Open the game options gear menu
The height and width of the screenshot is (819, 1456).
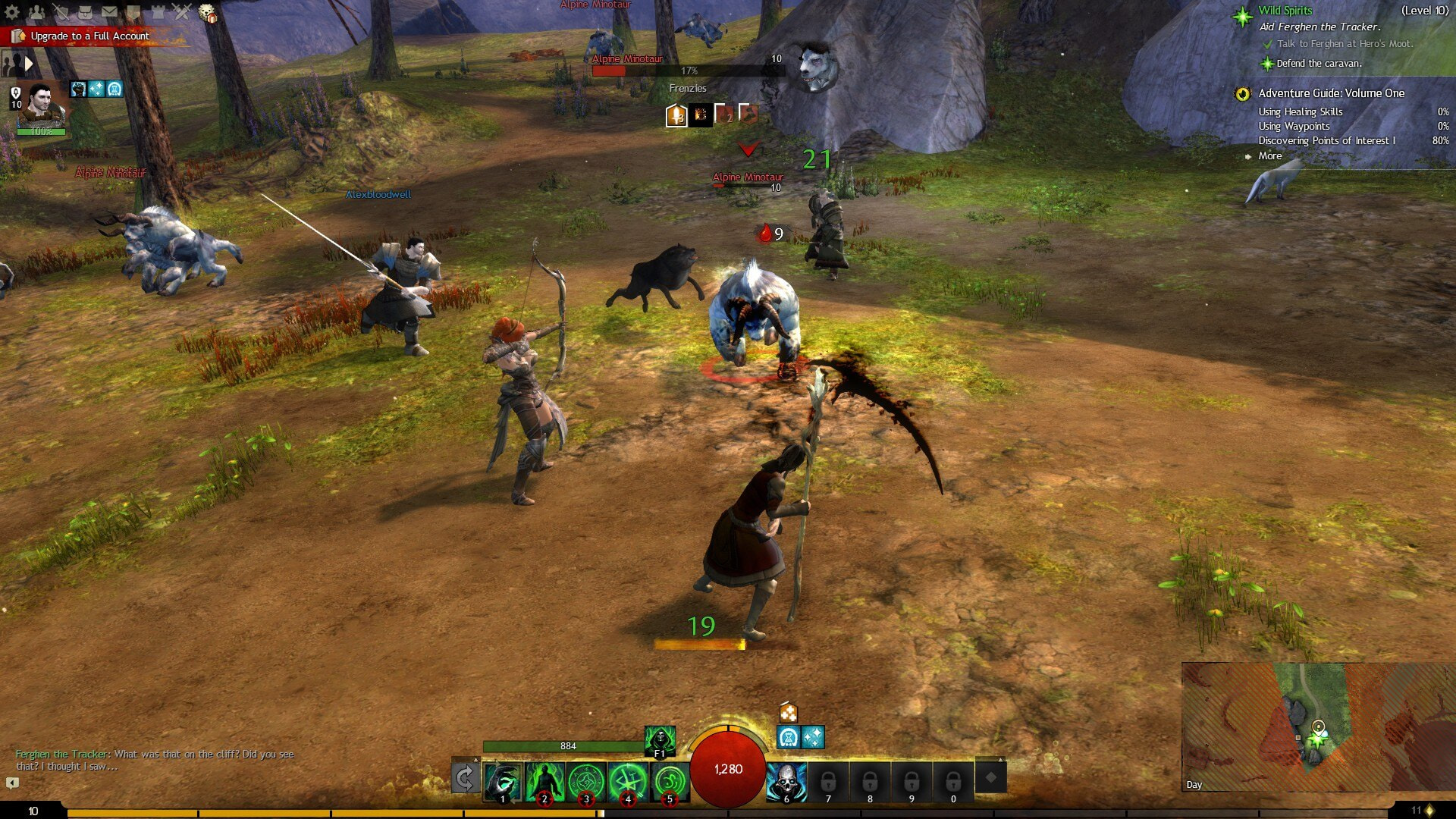pyautogui.click(x=11, y=11)
